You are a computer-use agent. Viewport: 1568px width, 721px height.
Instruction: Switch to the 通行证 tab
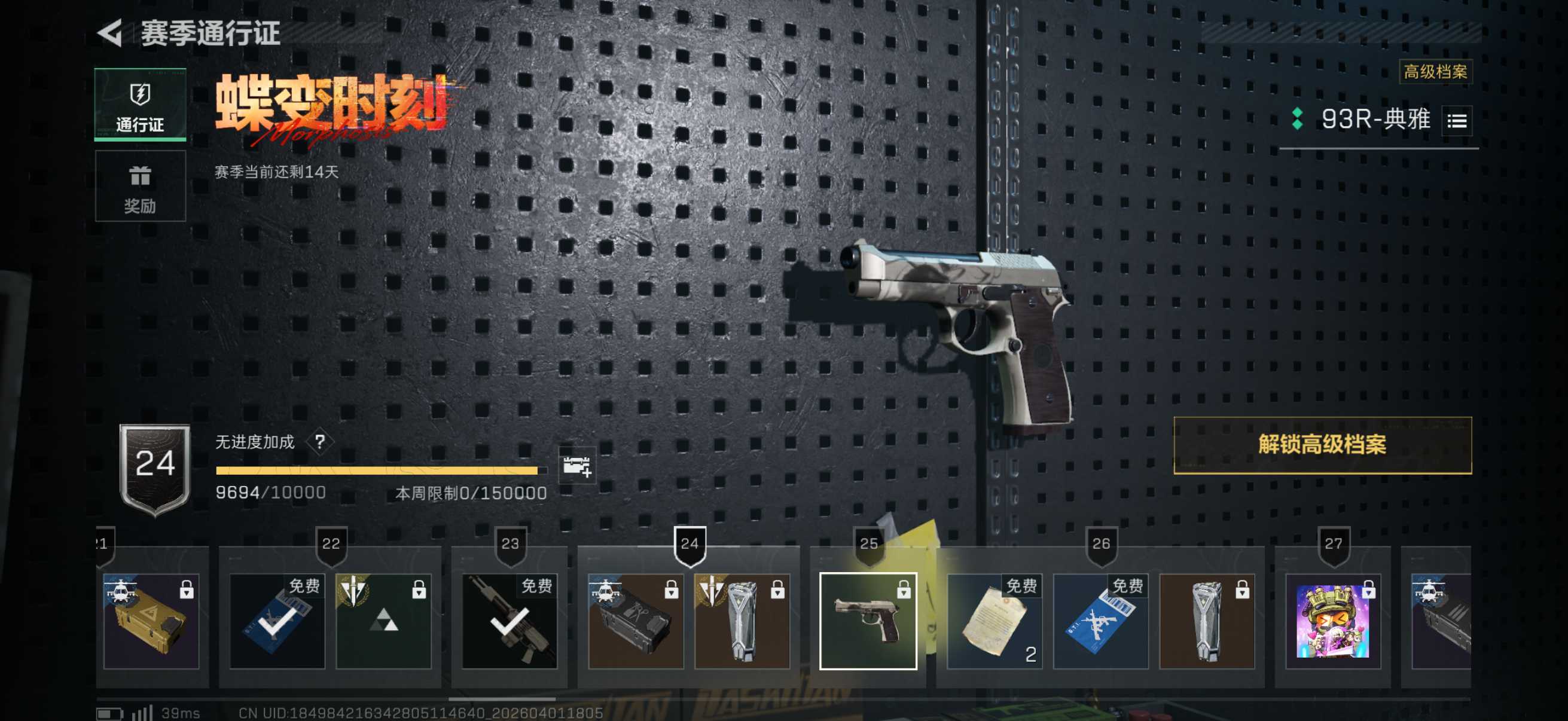point(140,105)
